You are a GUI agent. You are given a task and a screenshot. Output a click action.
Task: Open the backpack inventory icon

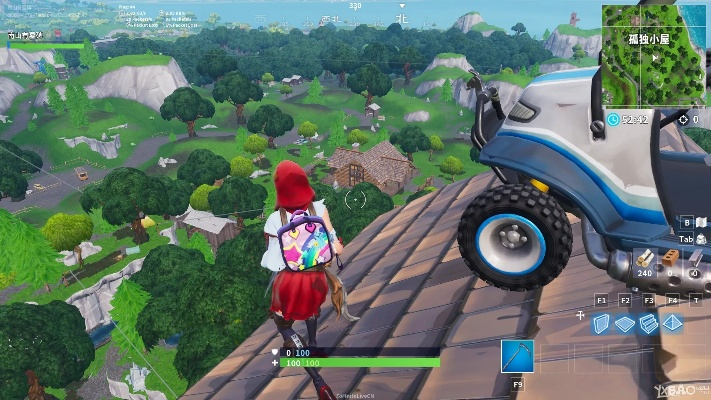pos(700,239)
